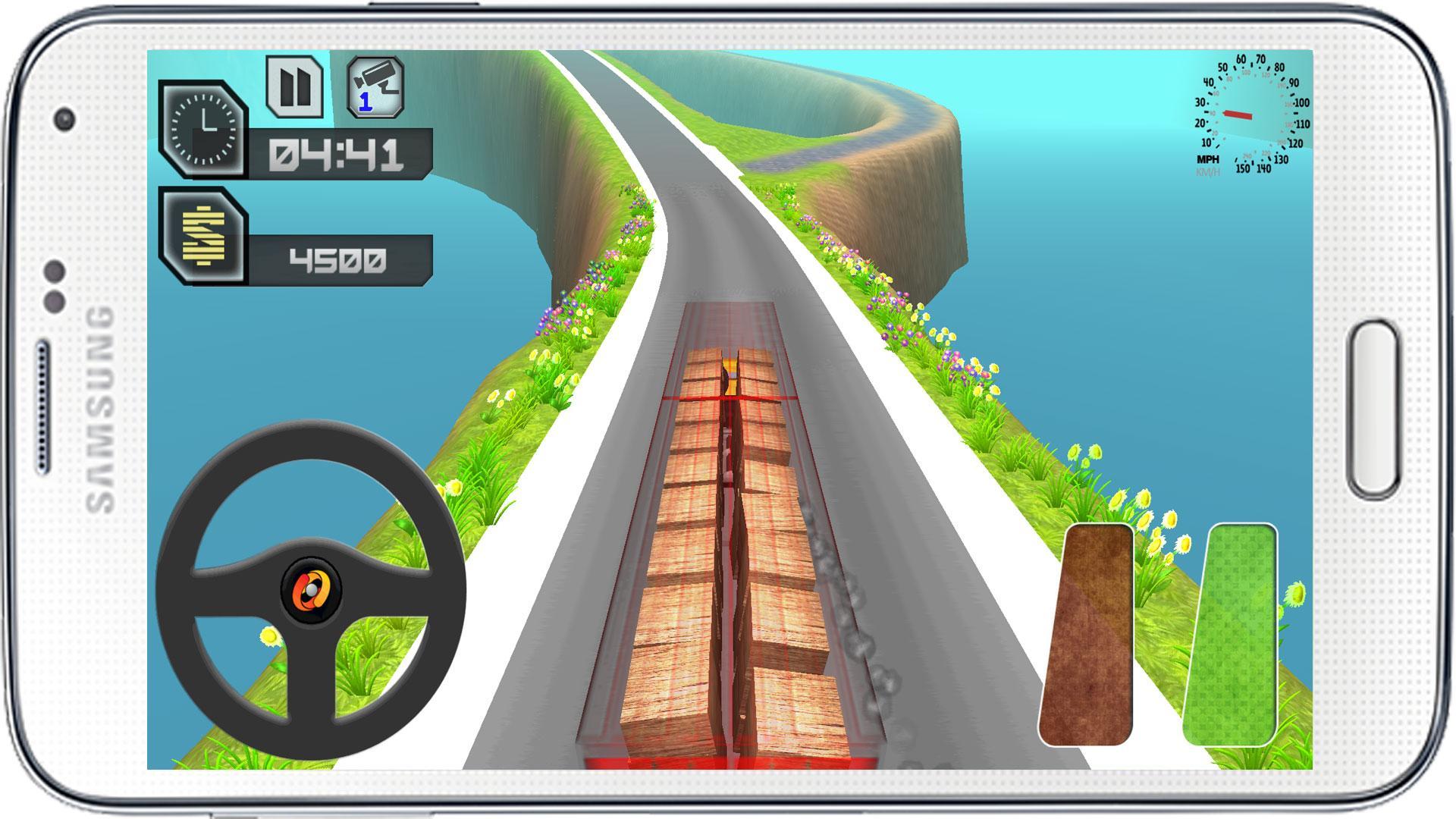Click the red speedometer needle
This screenshot has width=1456, height=819.
[x=1238, y=114]
